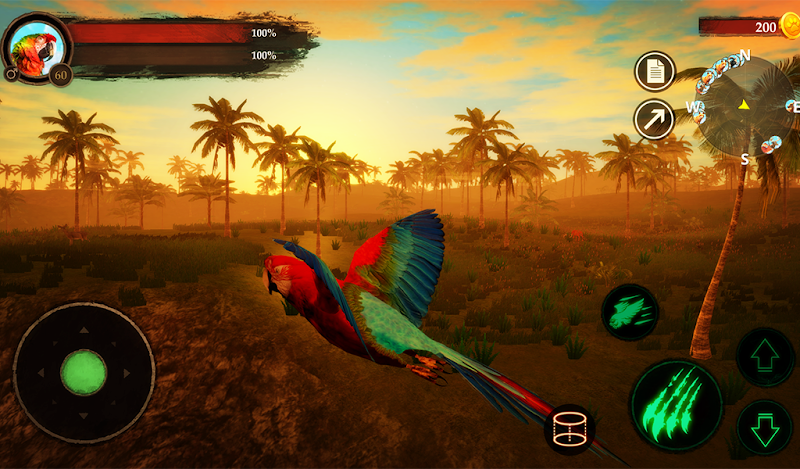Activate the green claw attack button
This screenshot has width=800, height=469.
[676, 405]
